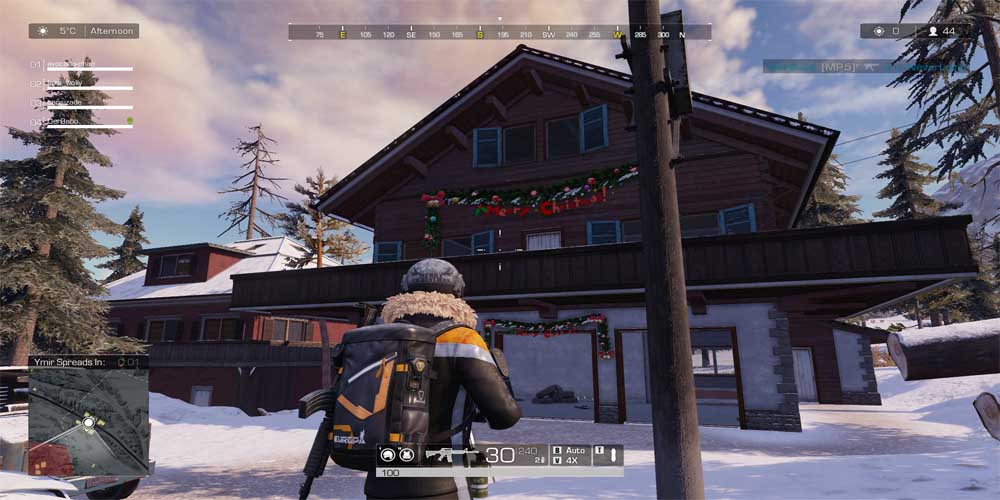
Task: Open the minimap
Action: coord(88,421)
